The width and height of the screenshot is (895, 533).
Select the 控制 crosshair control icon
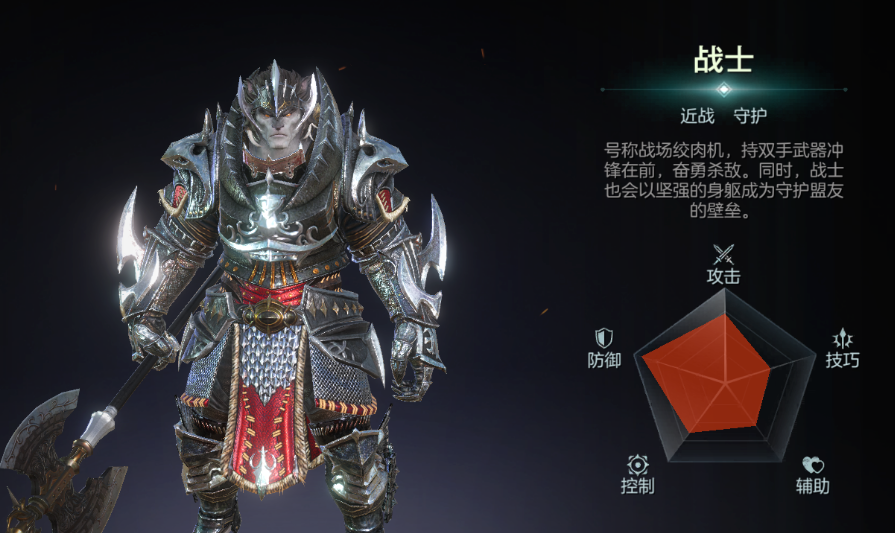point(637,465)
